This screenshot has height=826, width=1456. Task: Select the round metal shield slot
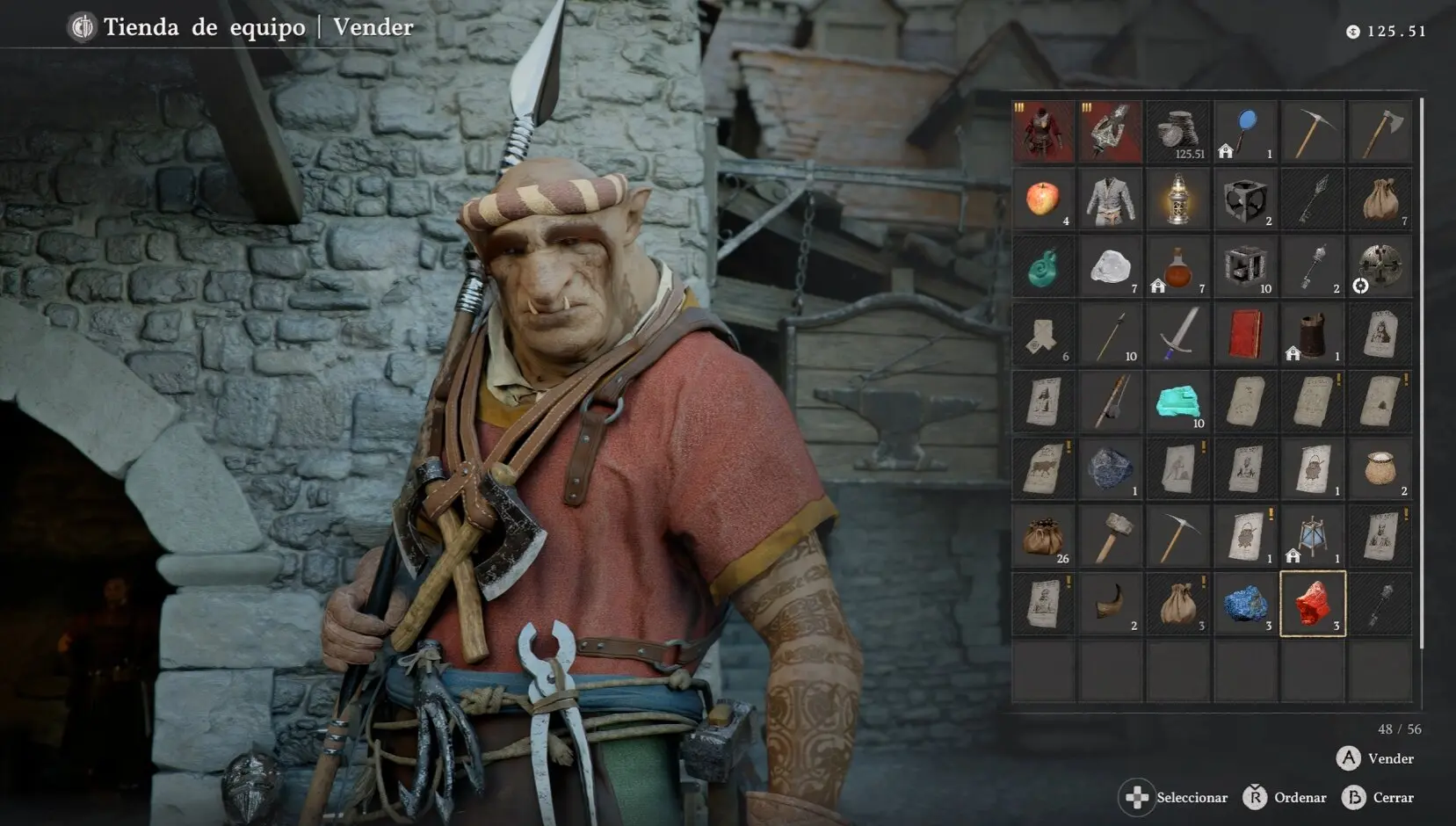[1380, 267]
